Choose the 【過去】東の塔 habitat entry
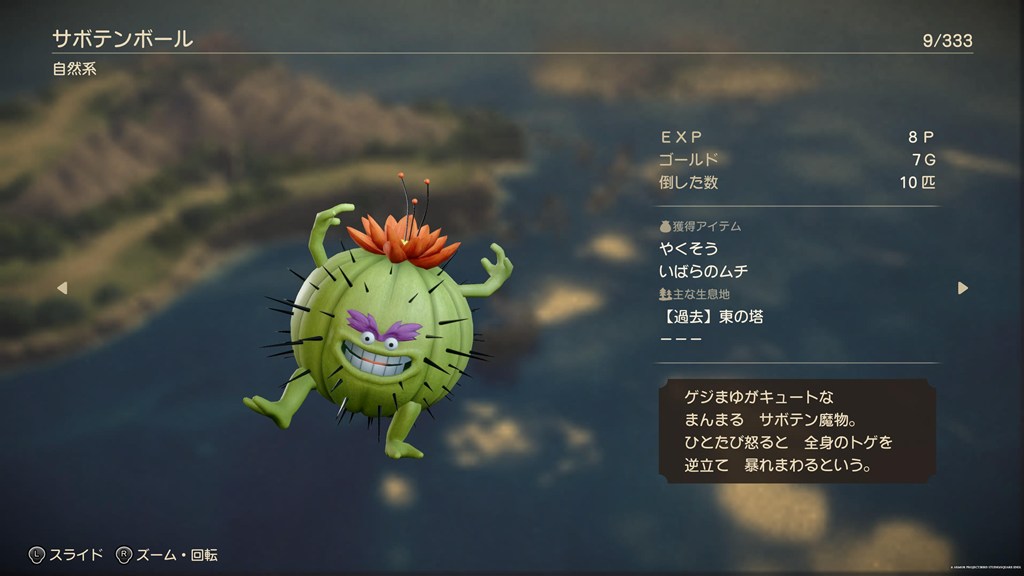Viewport: 1024px width, 576px height. tap(711, 317)
